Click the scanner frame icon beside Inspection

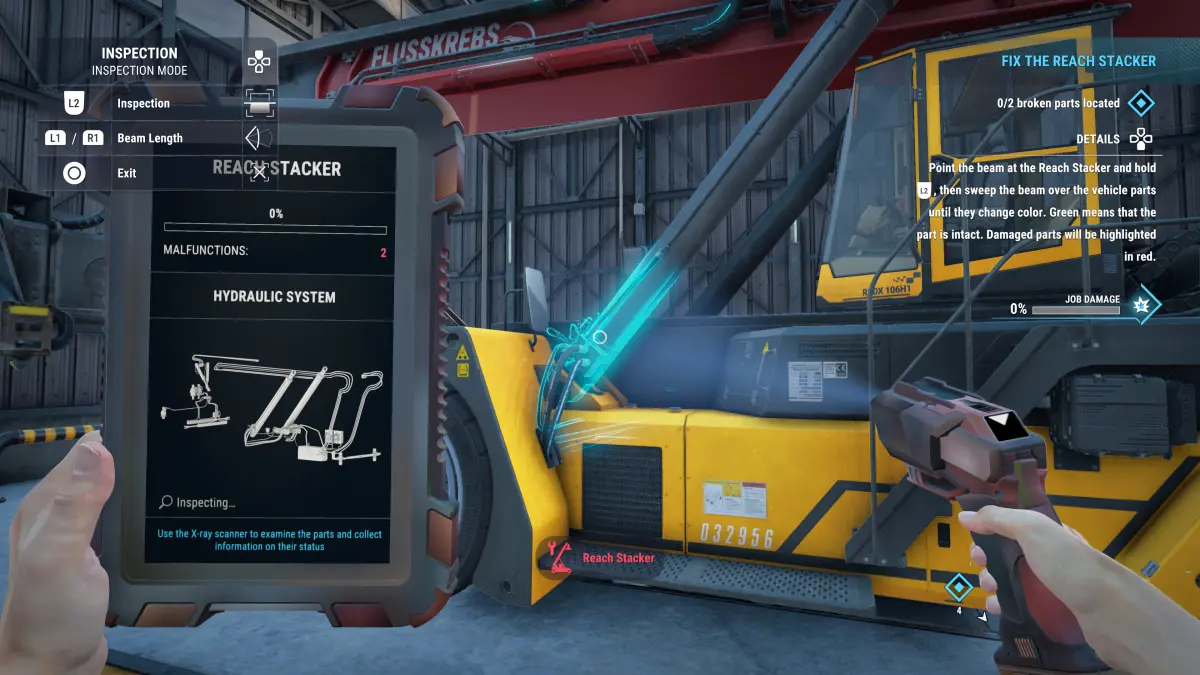(259, 102)
